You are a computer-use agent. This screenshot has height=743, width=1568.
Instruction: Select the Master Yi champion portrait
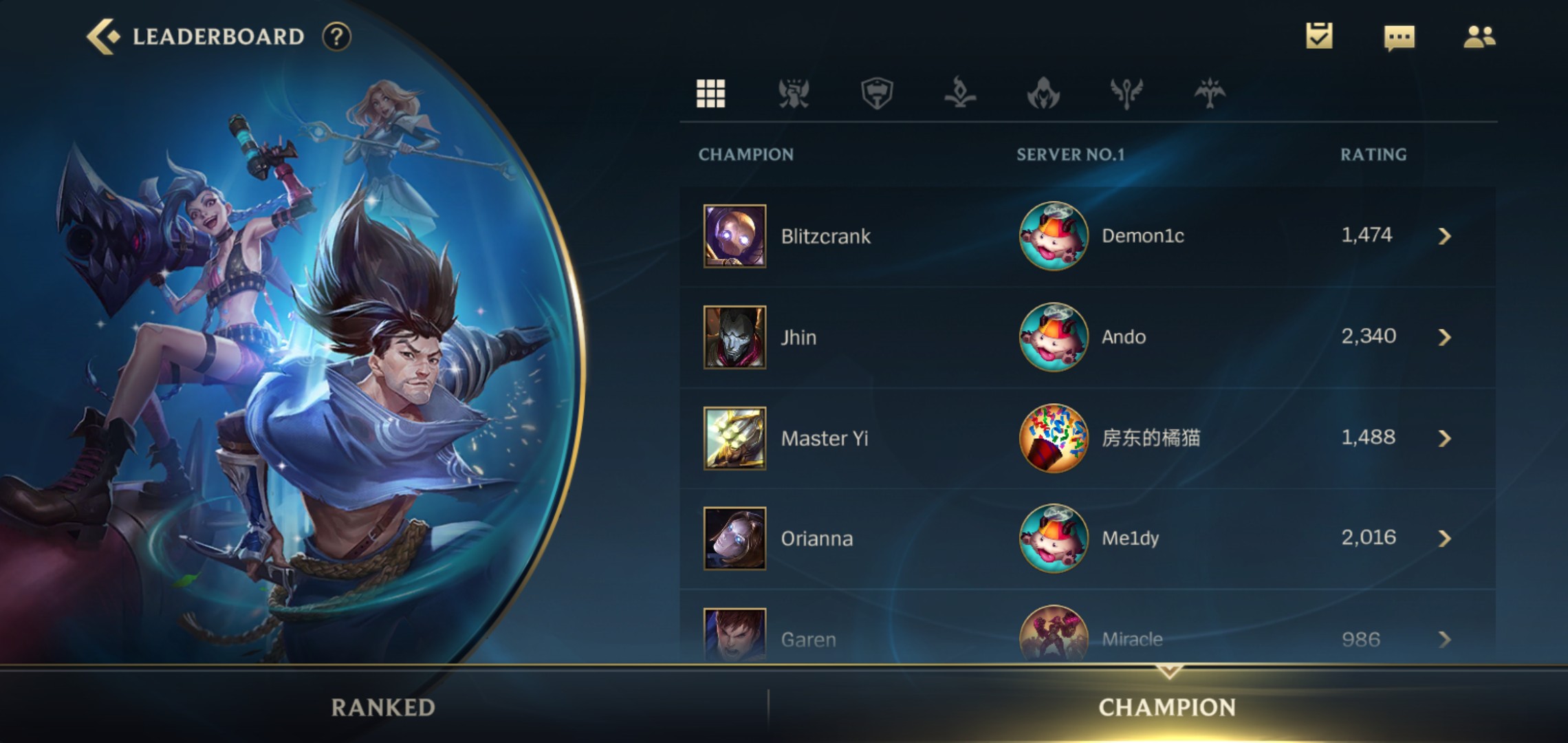(x=734, y=438)
